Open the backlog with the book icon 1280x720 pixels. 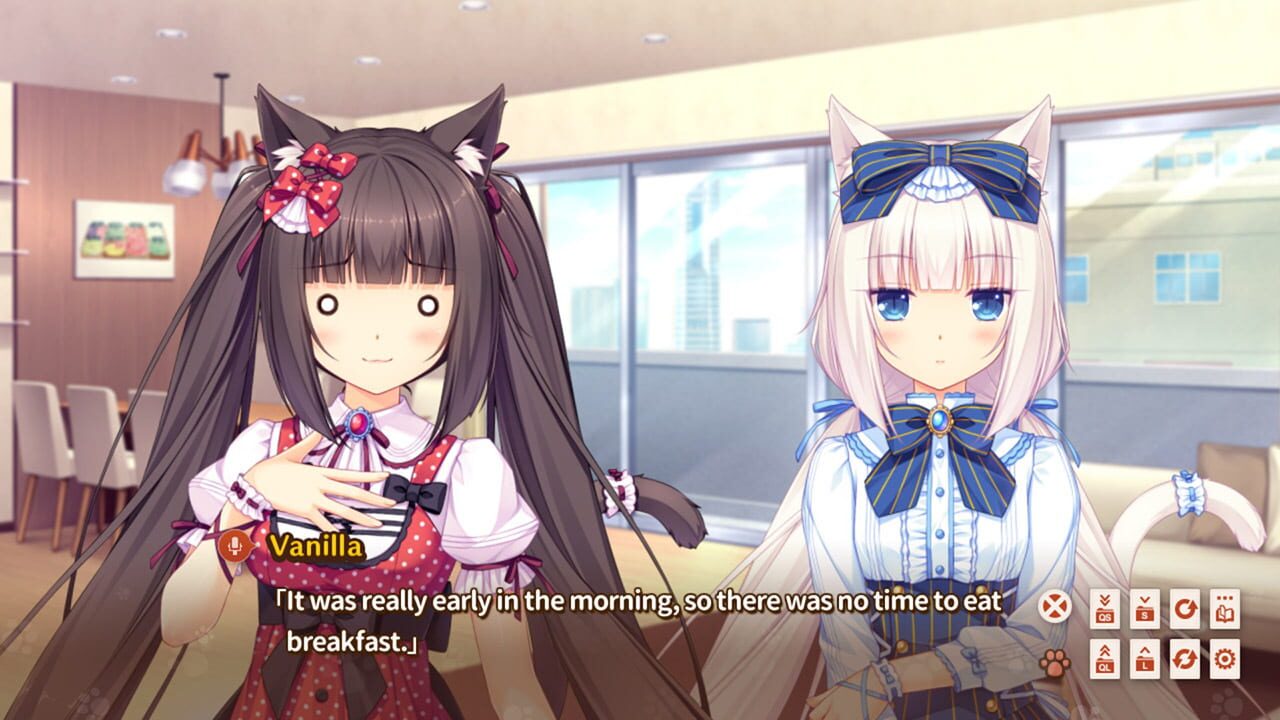[1225, 608]
